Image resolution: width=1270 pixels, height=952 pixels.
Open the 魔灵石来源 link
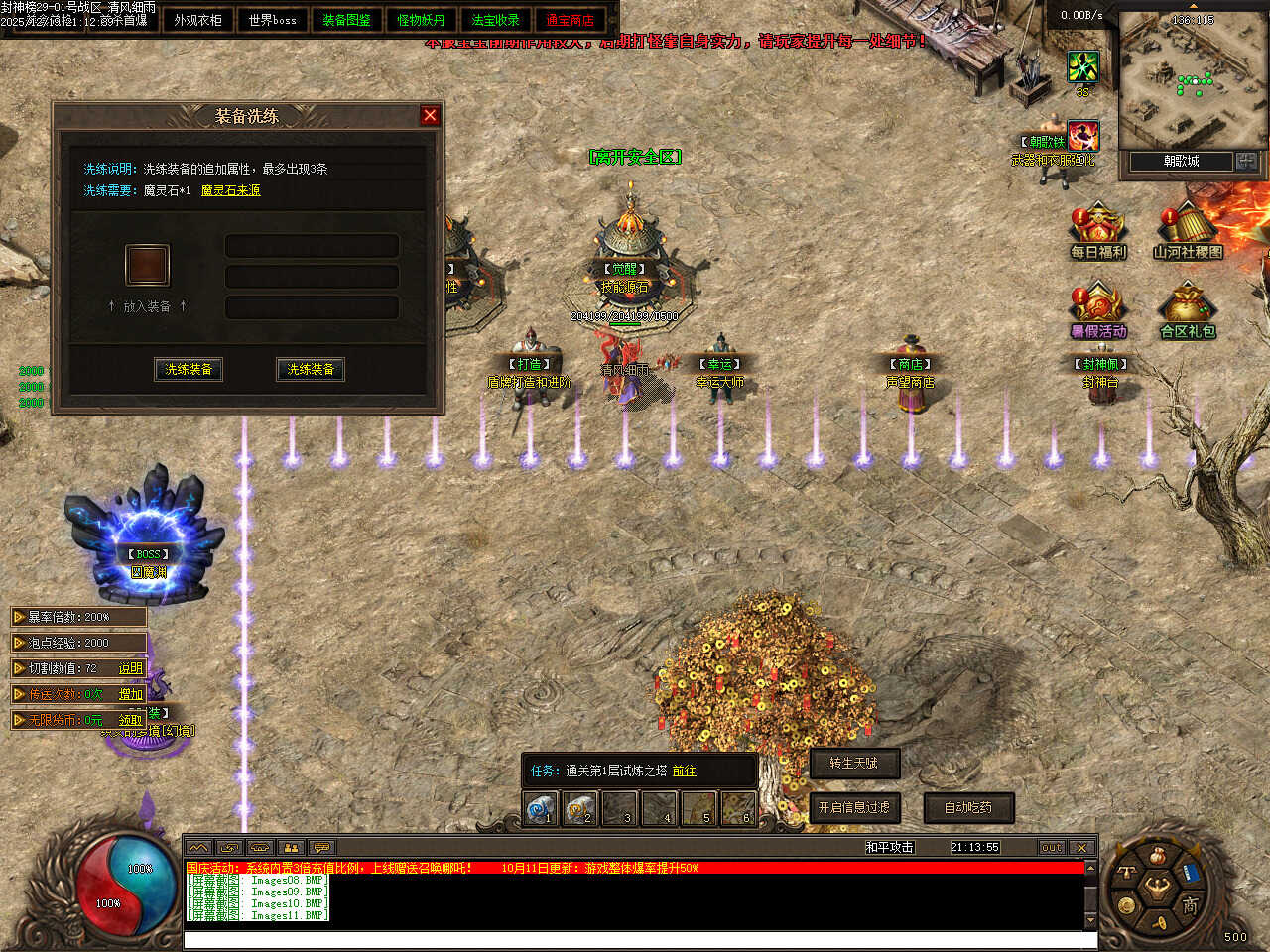230,190
